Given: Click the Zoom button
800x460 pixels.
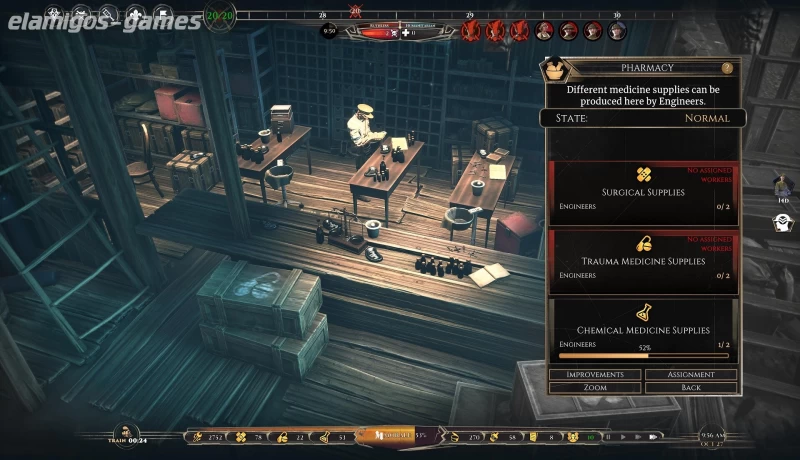Looking at the screenshot, I should (595, 387).
